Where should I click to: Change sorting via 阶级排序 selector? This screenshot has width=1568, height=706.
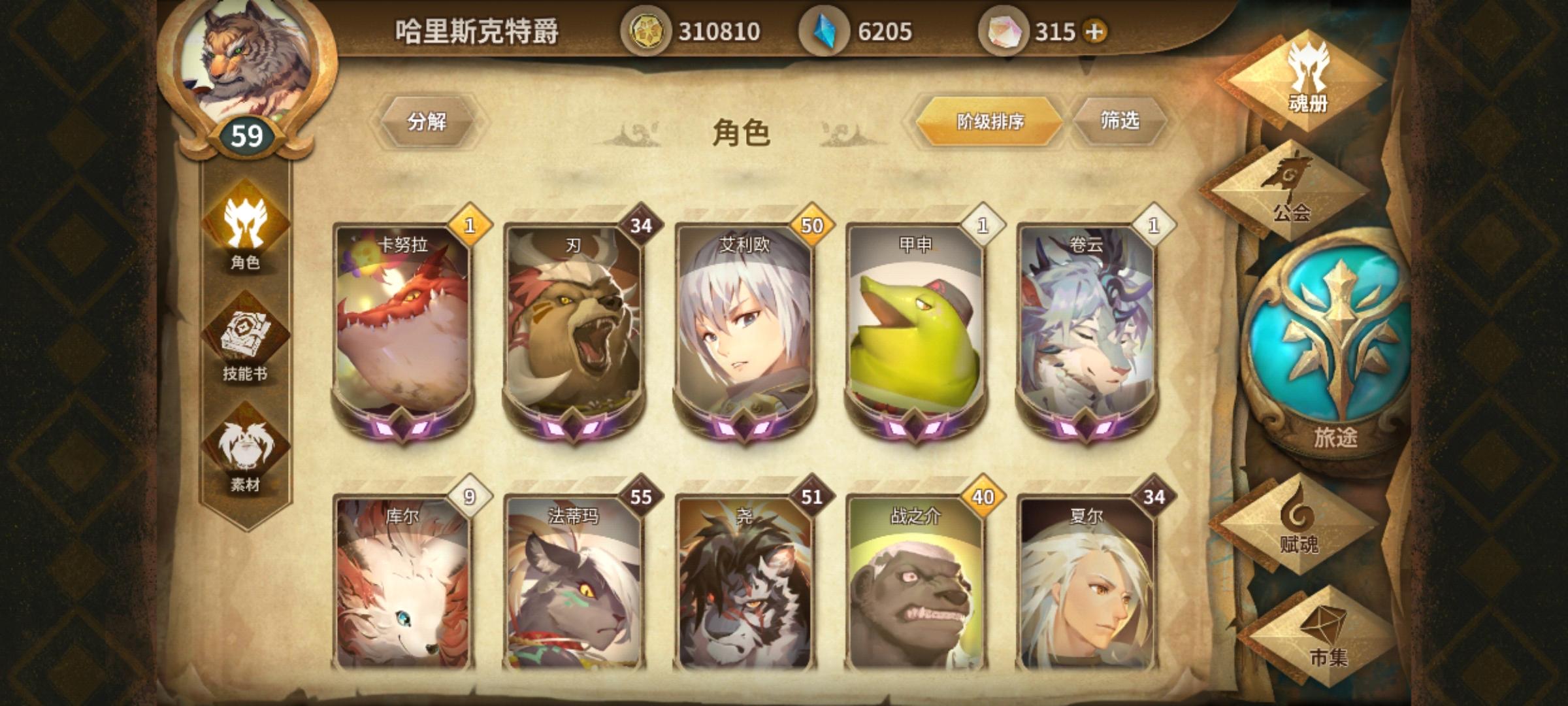(988, 120)
